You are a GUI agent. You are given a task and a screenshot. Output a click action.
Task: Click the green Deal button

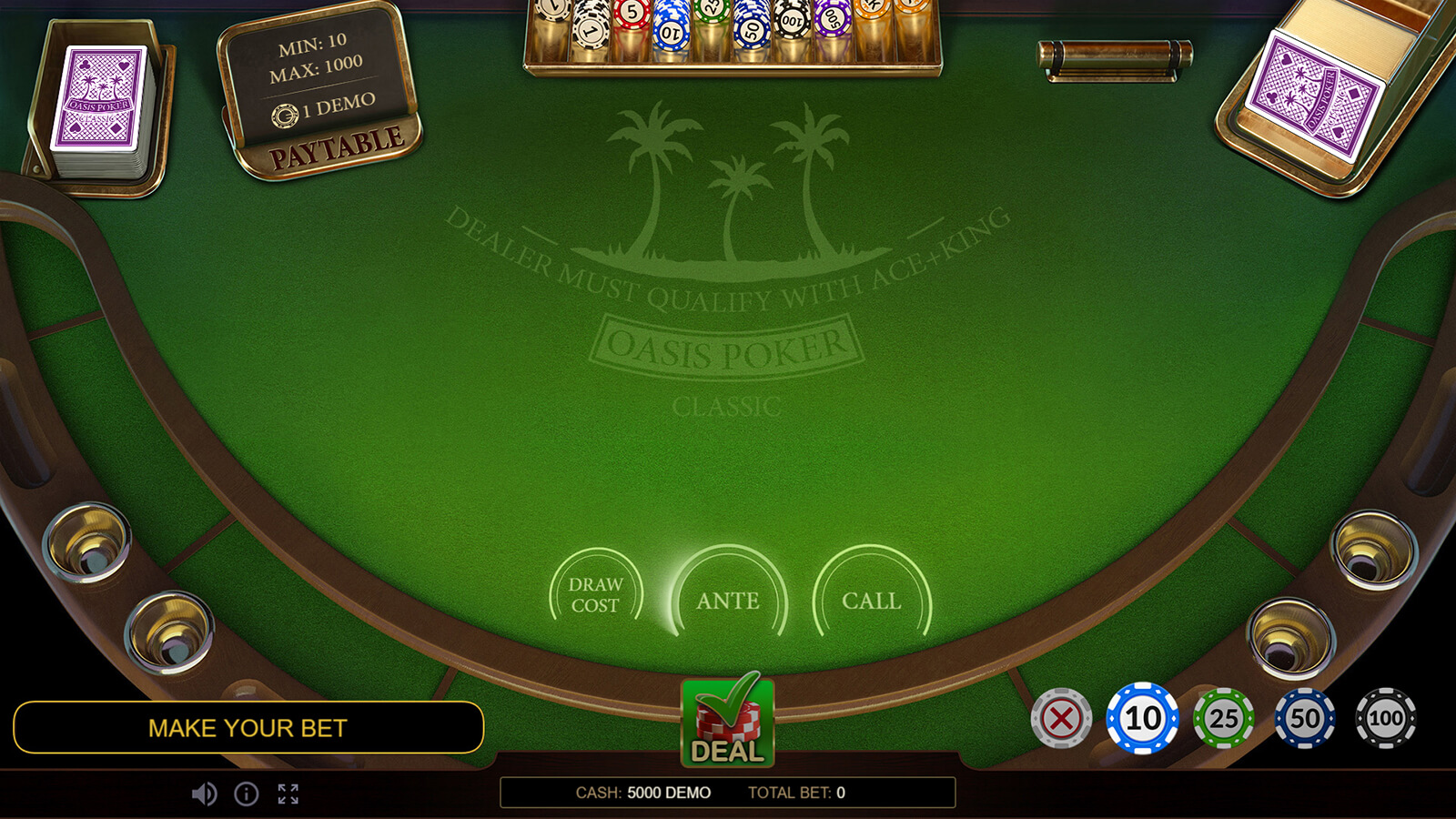[x=727, y=723]
